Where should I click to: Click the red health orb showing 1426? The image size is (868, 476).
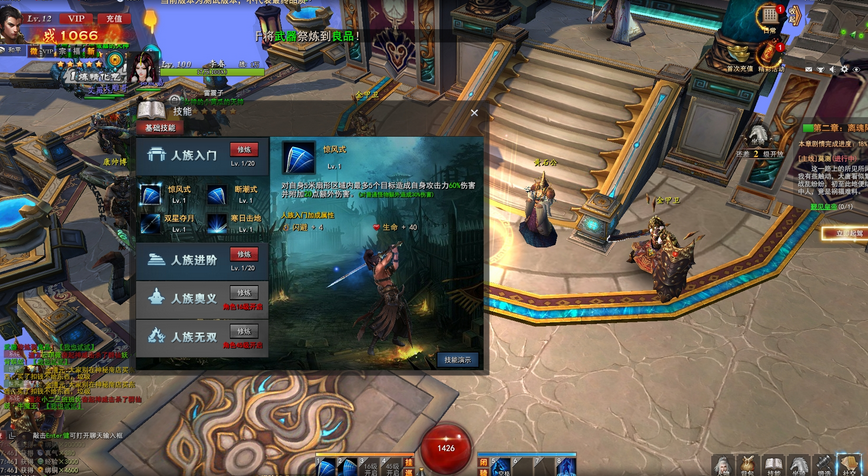[445, 448]
